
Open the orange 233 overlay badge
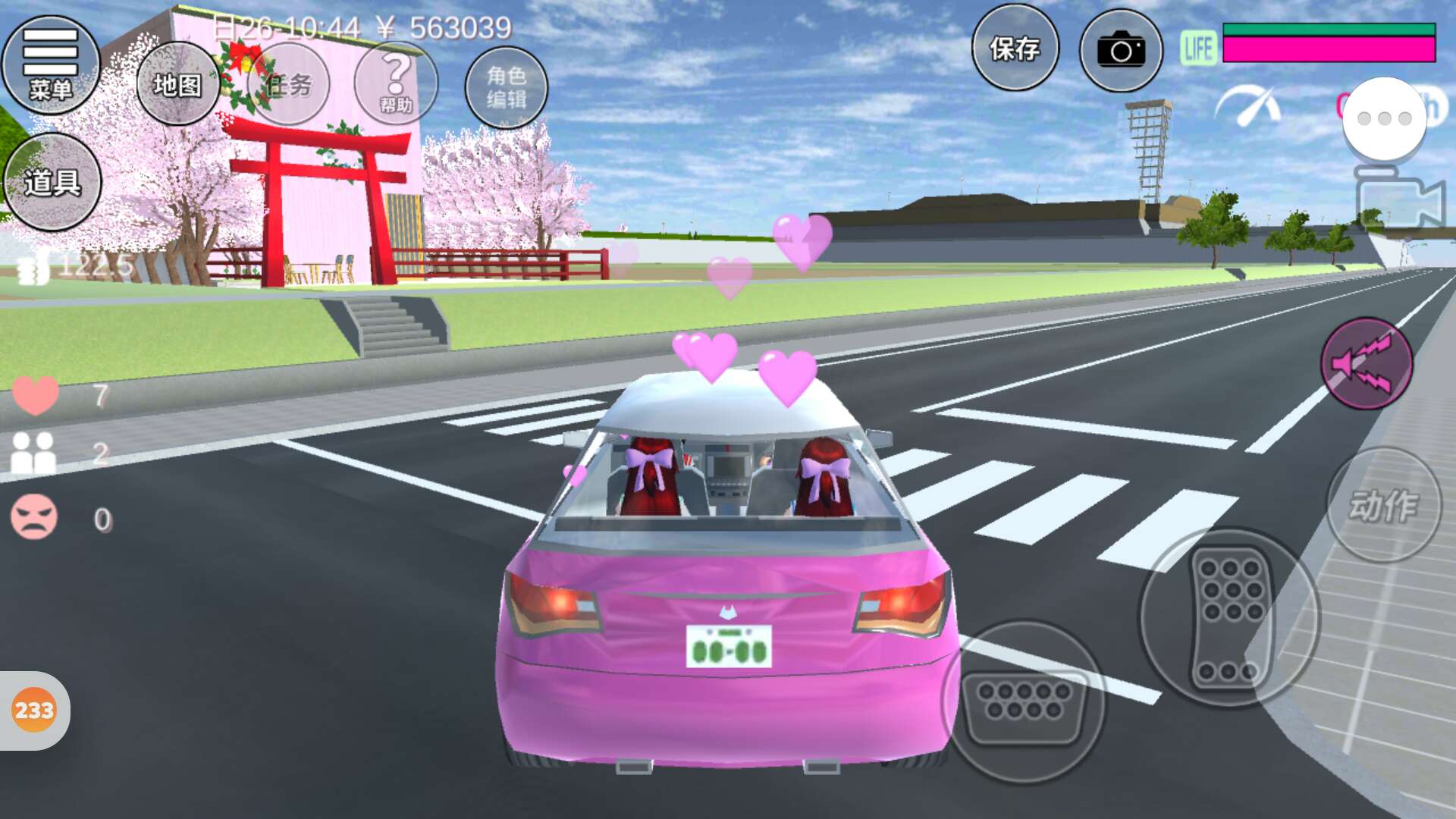click(34, 711)
